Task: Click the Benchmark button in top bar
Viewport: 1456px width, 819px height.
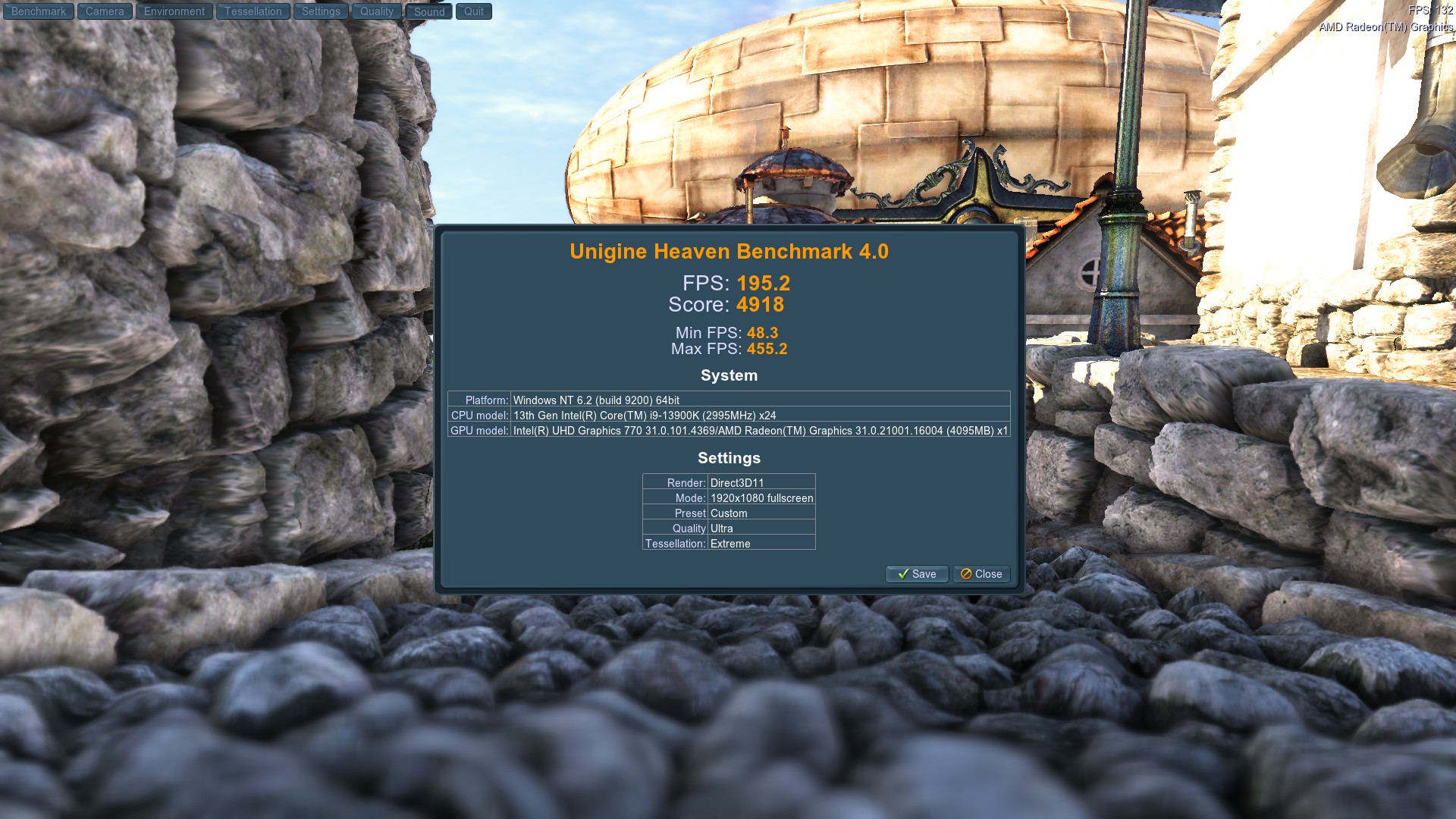Action: coord(39,11)
